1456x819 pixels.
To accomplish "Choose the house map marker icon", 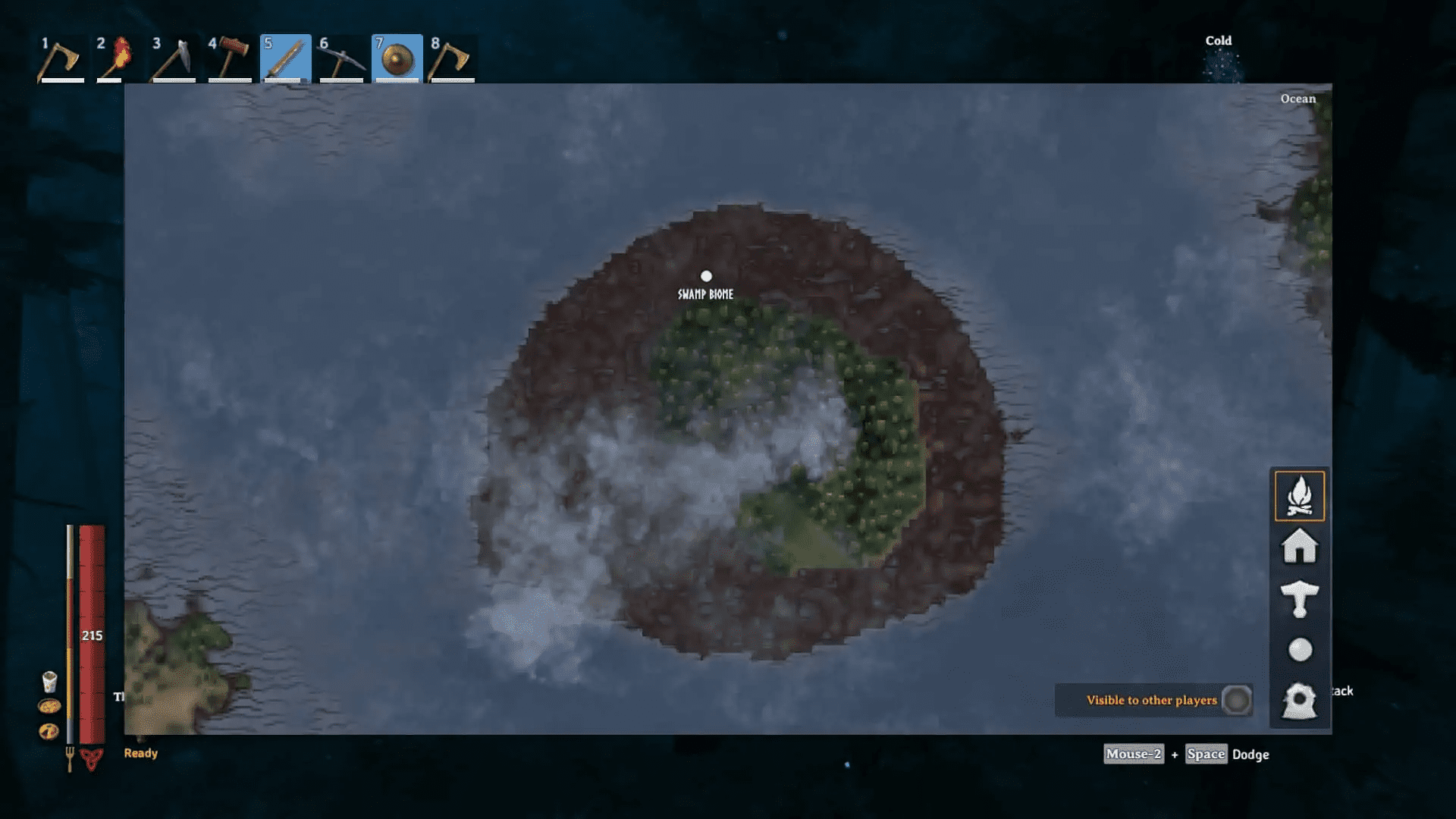I will pos(1299,547).
